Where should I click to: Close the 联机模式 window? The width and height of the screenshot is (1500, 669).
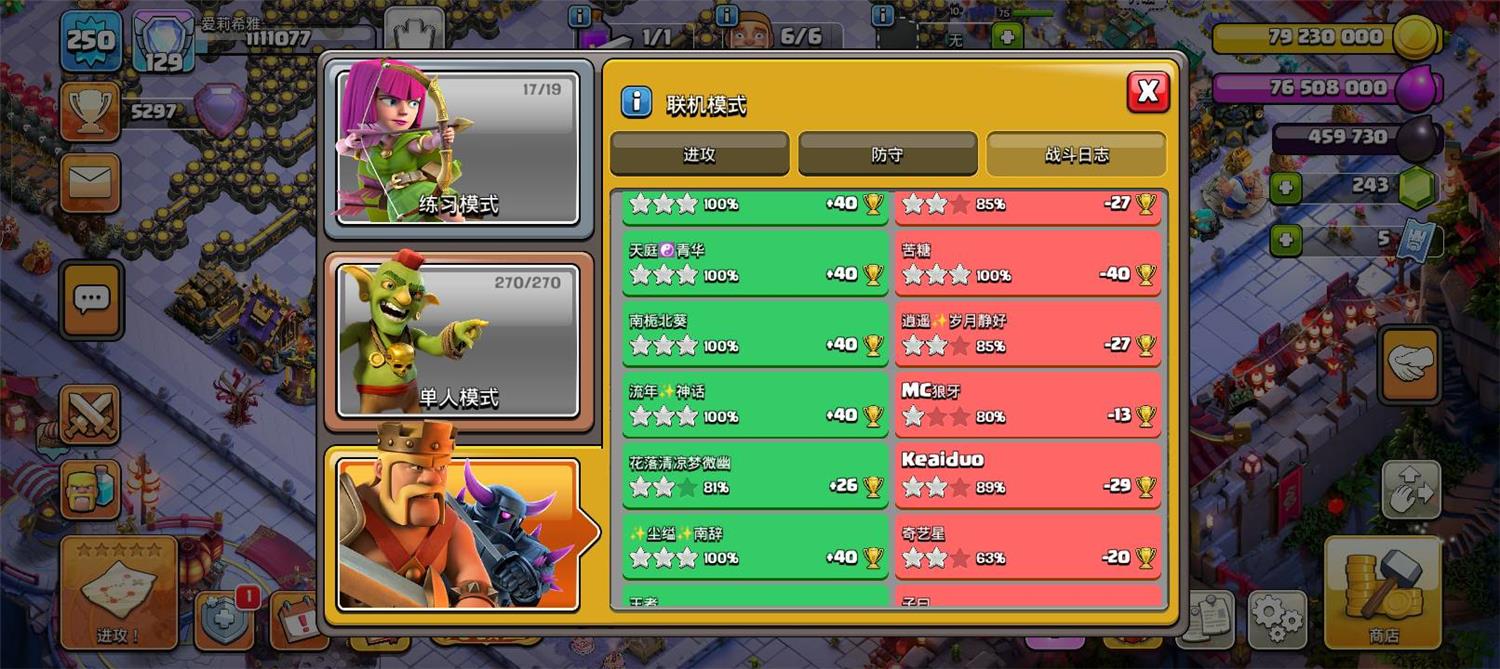(1148, 92)
